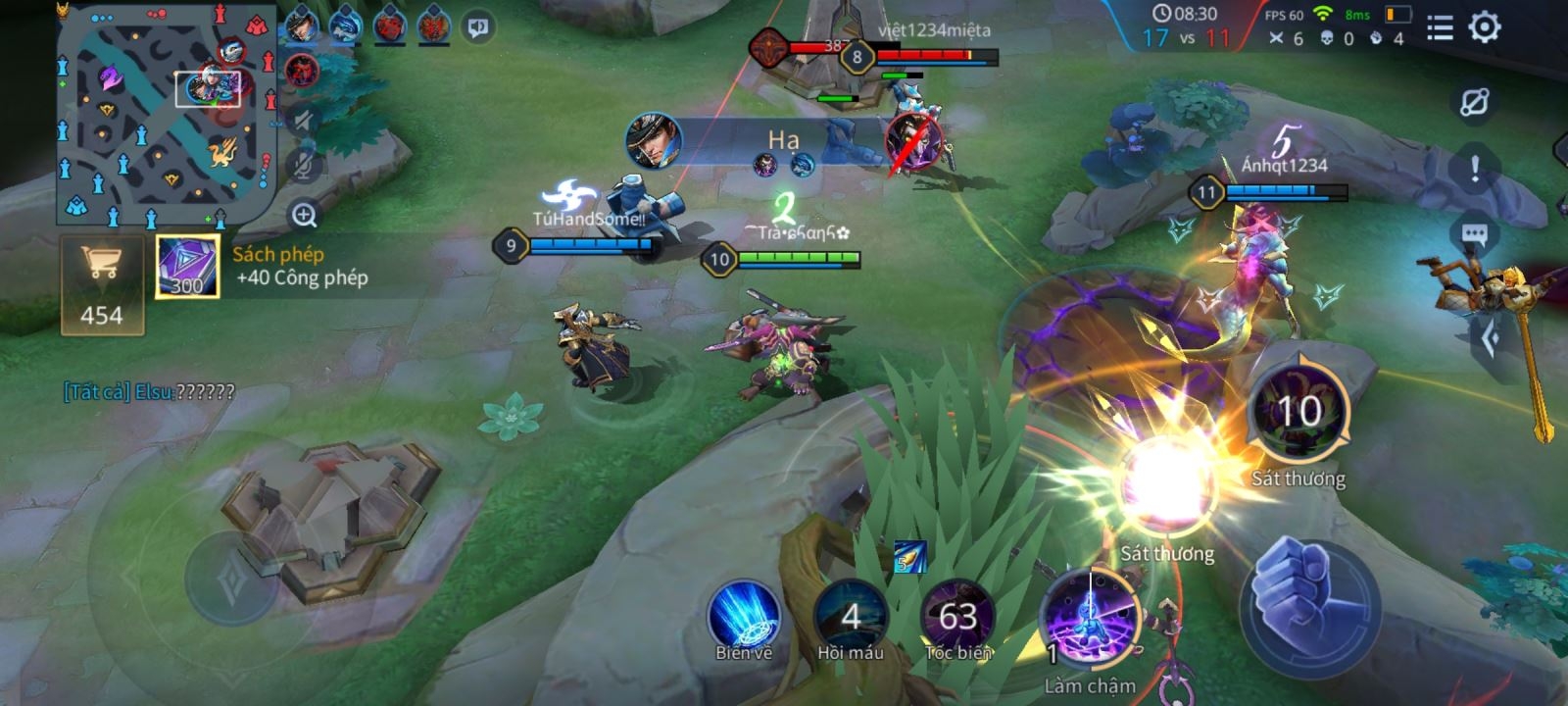This screenshot has height=706, width=1568.
Task: Open the quick chat bubble
Action: [478, 26]
